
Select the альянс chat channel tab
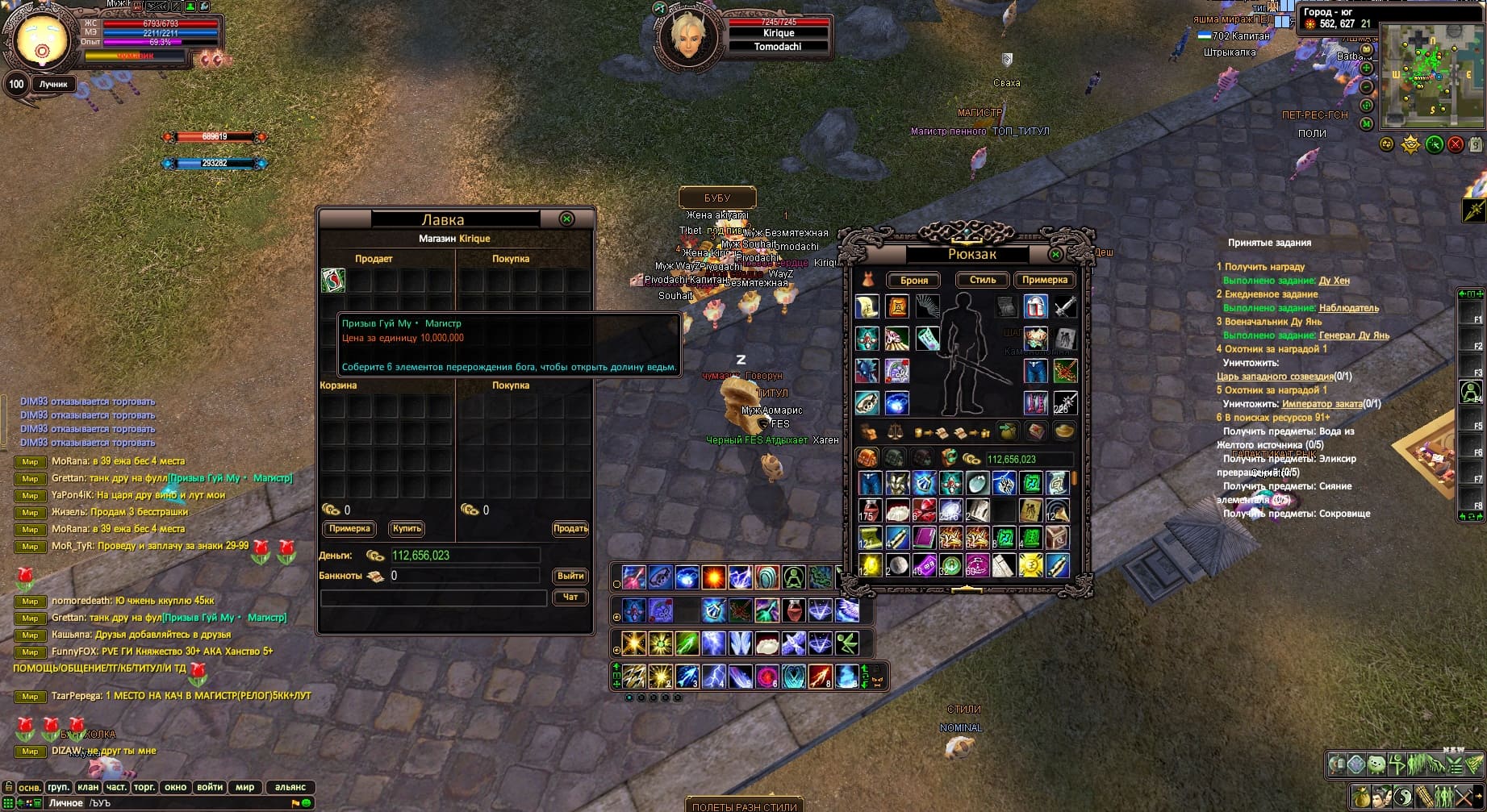290,787
